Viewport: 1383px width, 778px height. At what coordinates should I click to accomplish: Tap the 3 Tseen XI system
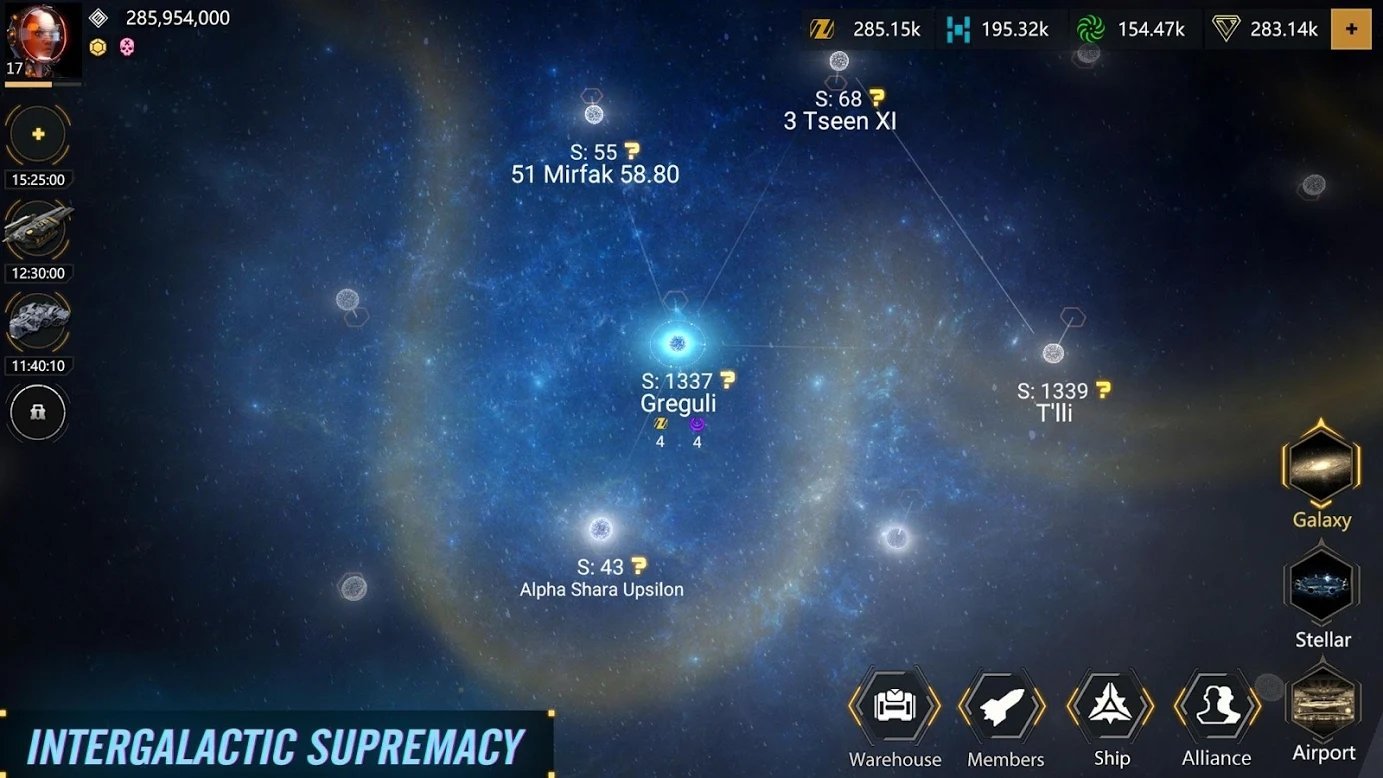pyautogui.click(x=839, y=120)
